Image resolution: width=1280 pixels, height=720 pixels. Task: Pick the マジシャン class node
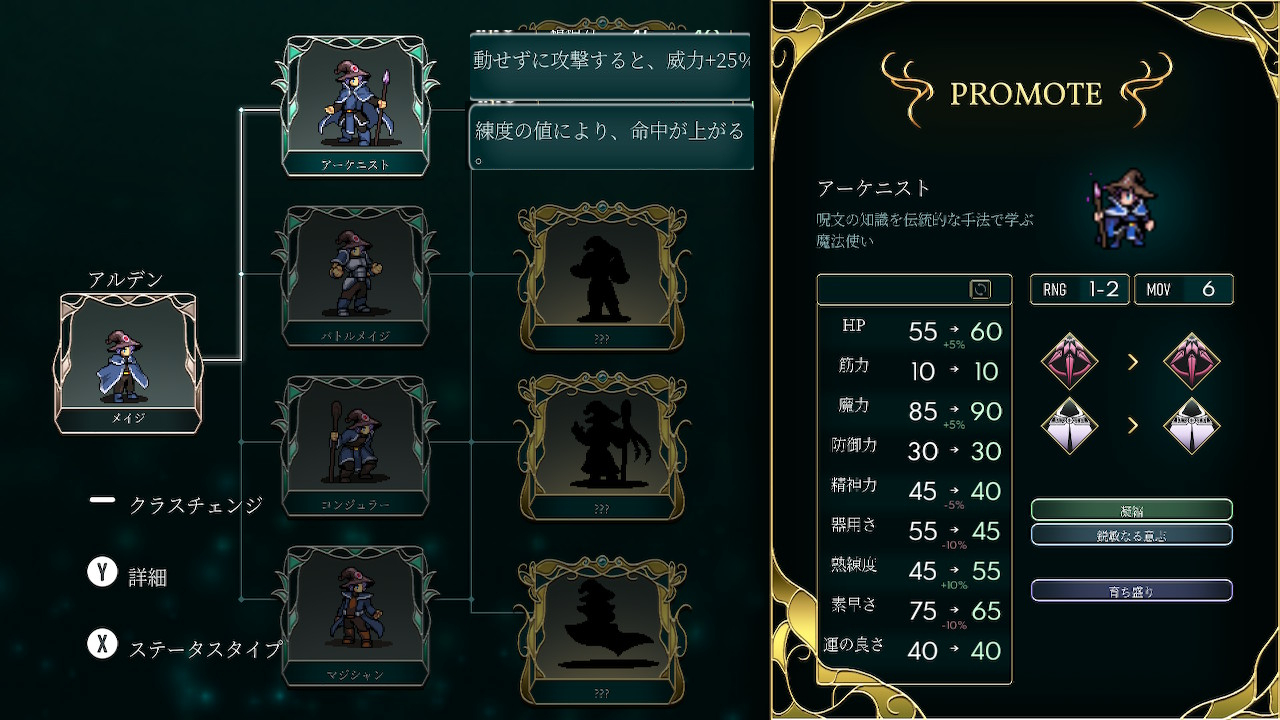click(355, 616)
